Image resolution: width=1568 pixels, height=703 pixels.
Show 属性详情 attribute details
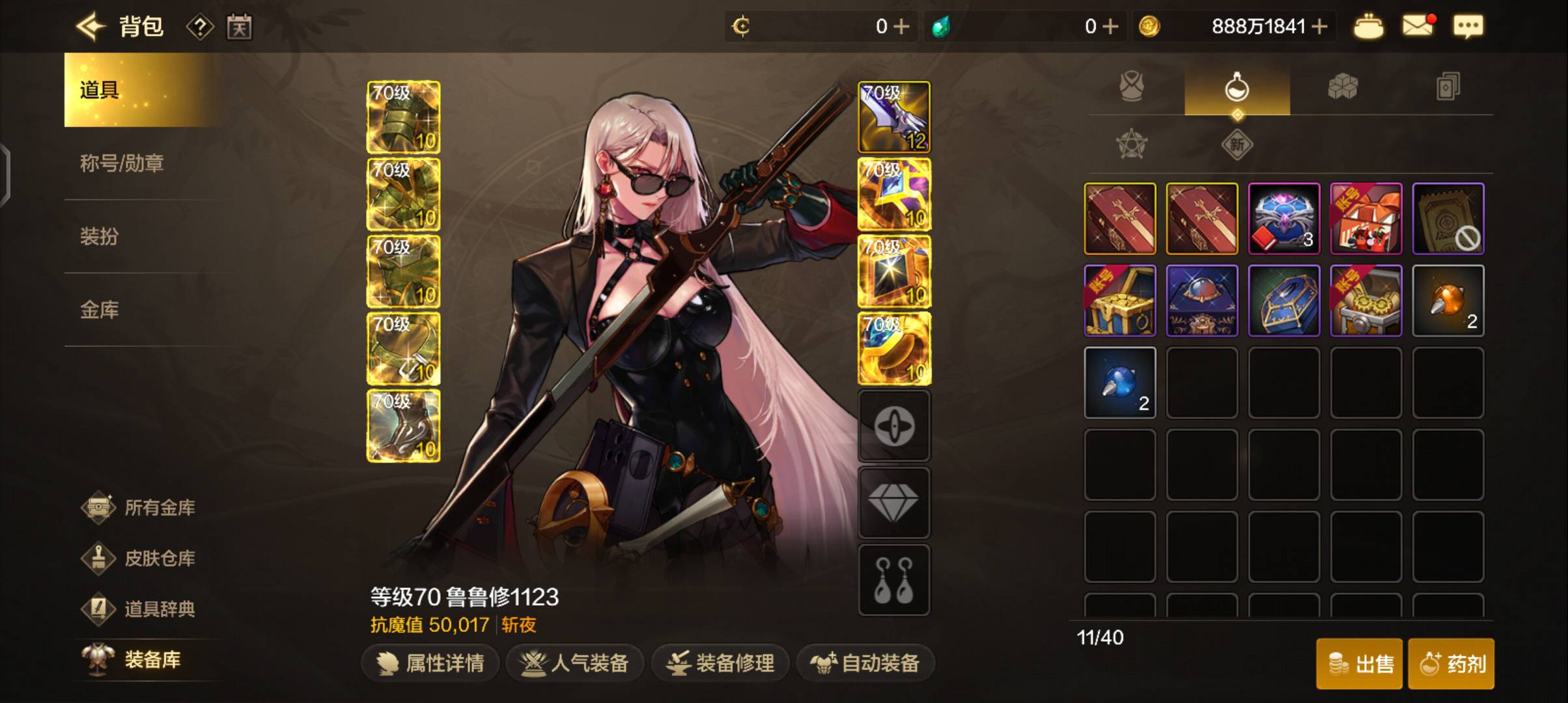pyautogui.click(x=431, y=663)
